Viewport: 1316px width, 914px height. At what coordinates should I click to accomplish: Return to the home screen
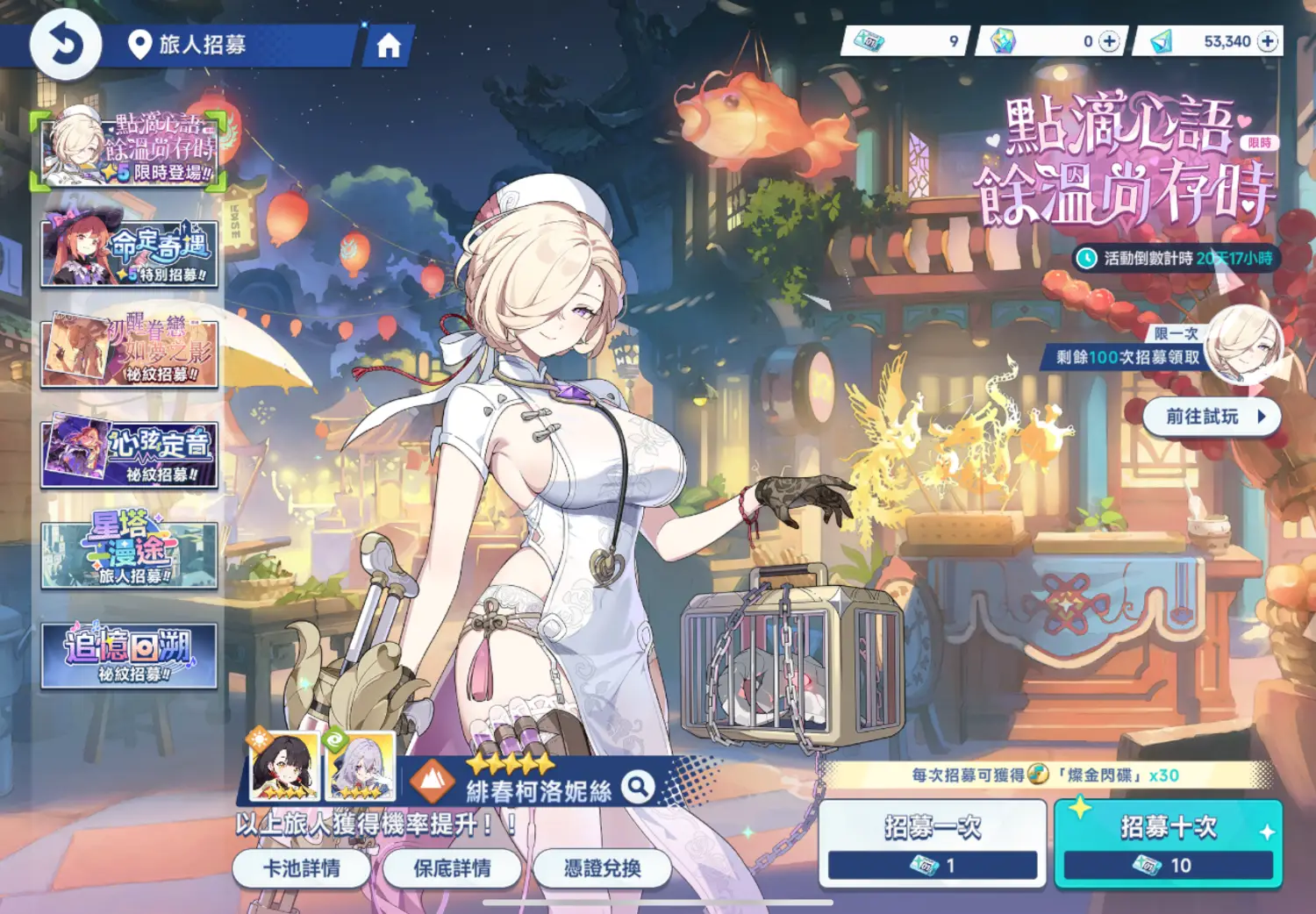tap(388, 46)
